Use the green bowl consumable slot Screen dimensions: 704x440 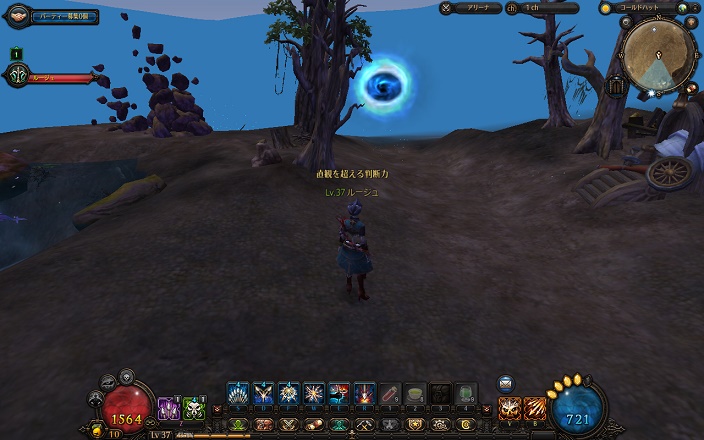click(415, 394)
